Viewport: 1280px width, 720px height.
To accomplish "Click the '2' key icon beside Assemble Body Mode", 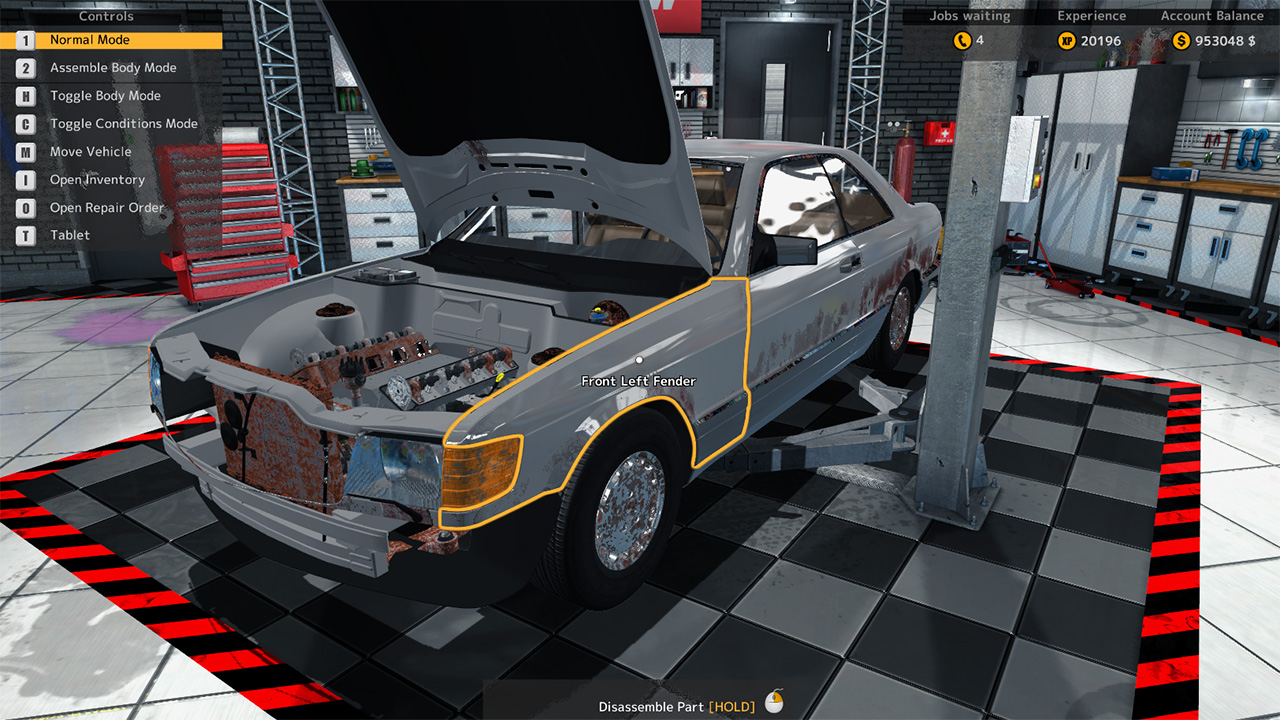I will [x=23, y=67].
